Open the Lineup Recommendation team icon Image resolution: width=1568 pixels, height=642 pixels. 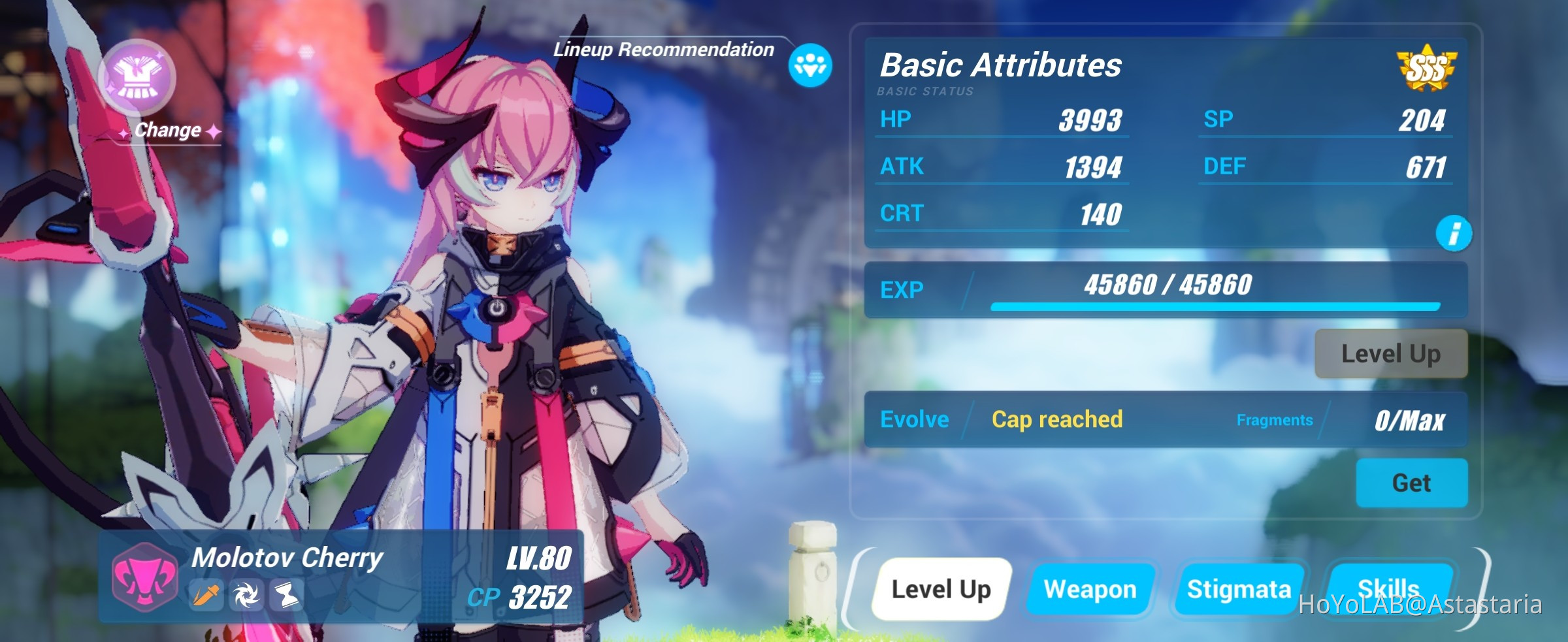click(809, 65)
